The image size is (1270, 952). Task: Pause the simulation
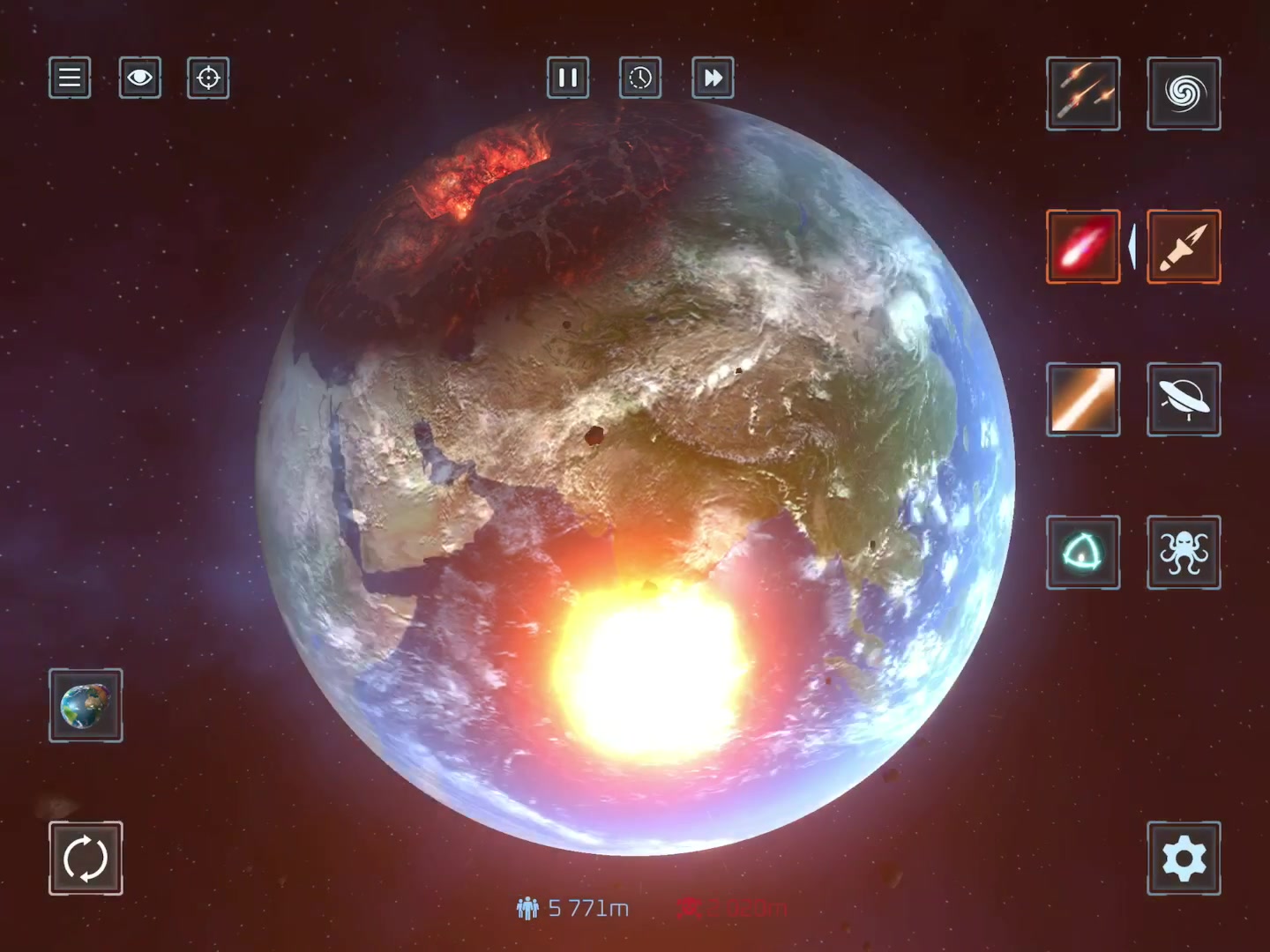click(x=568, y=78)
